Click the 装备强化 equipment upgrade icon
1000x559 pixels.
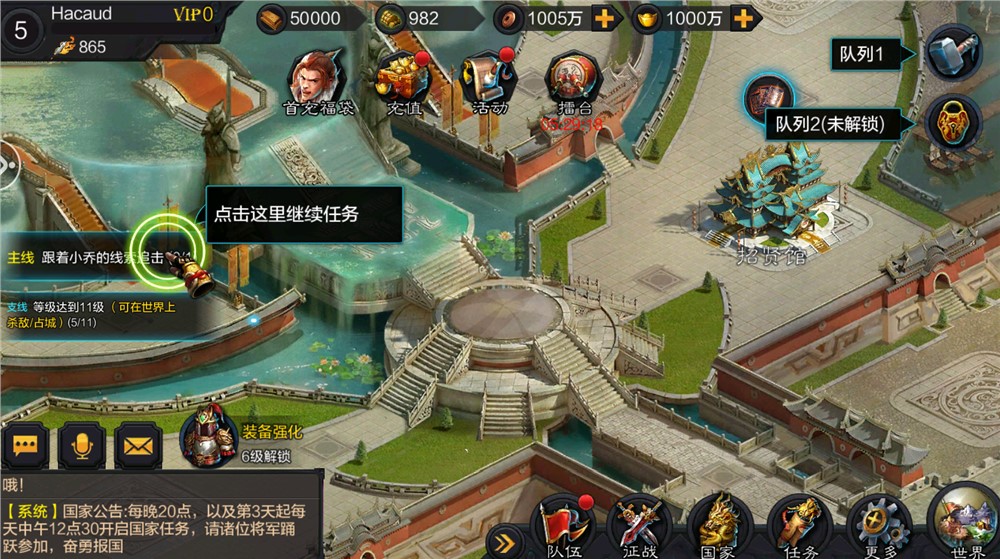click(208, 436)
